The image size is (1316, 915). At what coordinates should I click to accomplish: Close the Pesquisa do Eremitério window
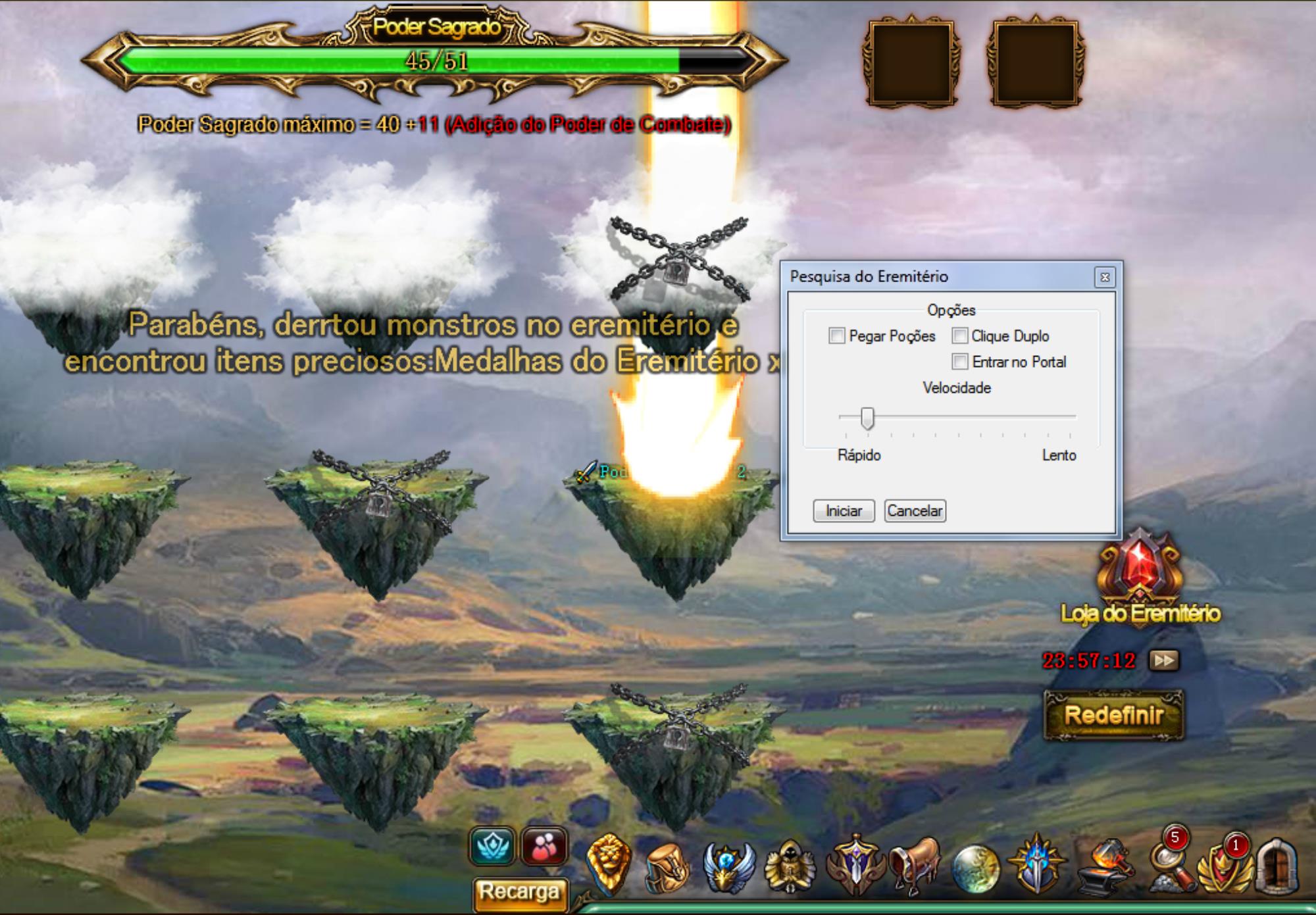(1105, 277)
